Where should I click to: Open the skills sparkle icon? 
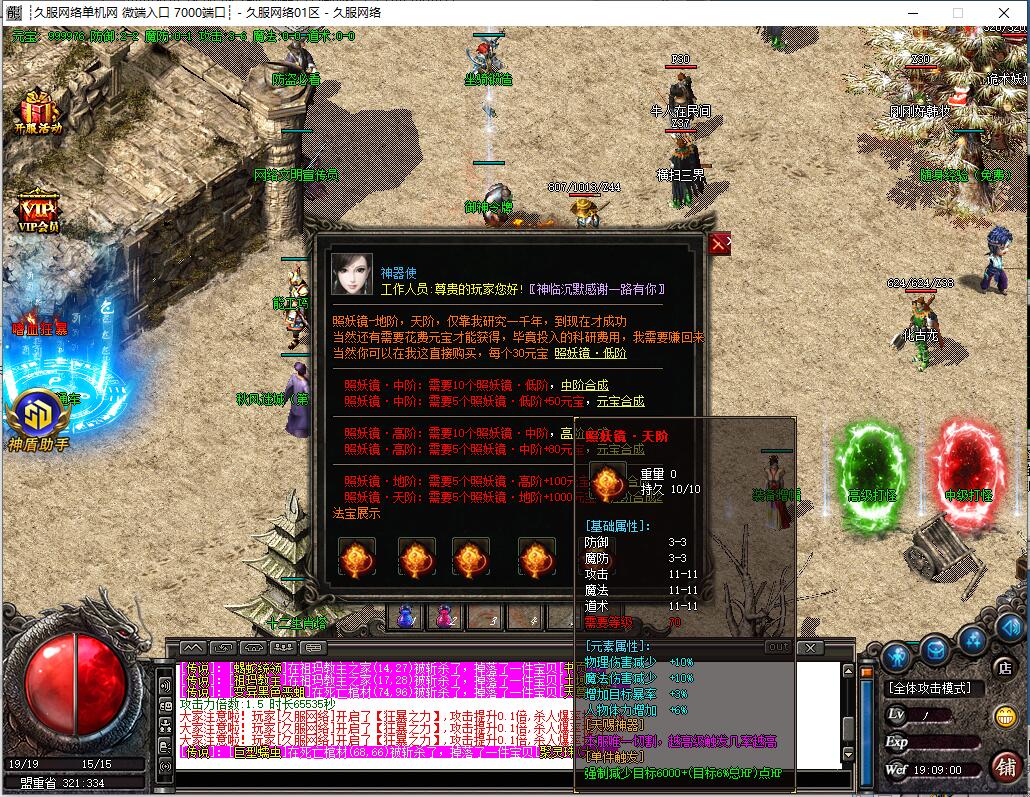972,637
